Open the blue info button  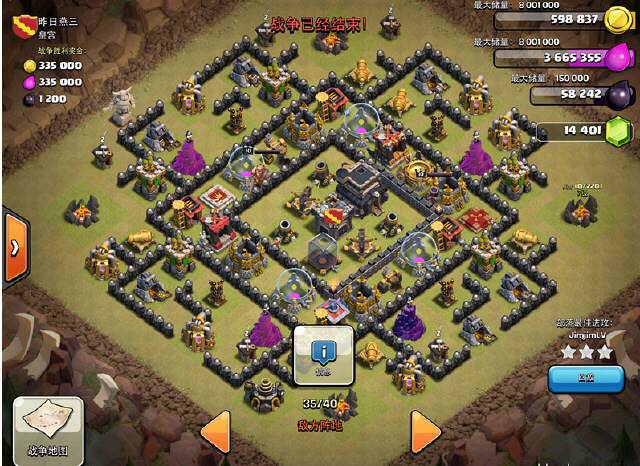pos(323,353)
